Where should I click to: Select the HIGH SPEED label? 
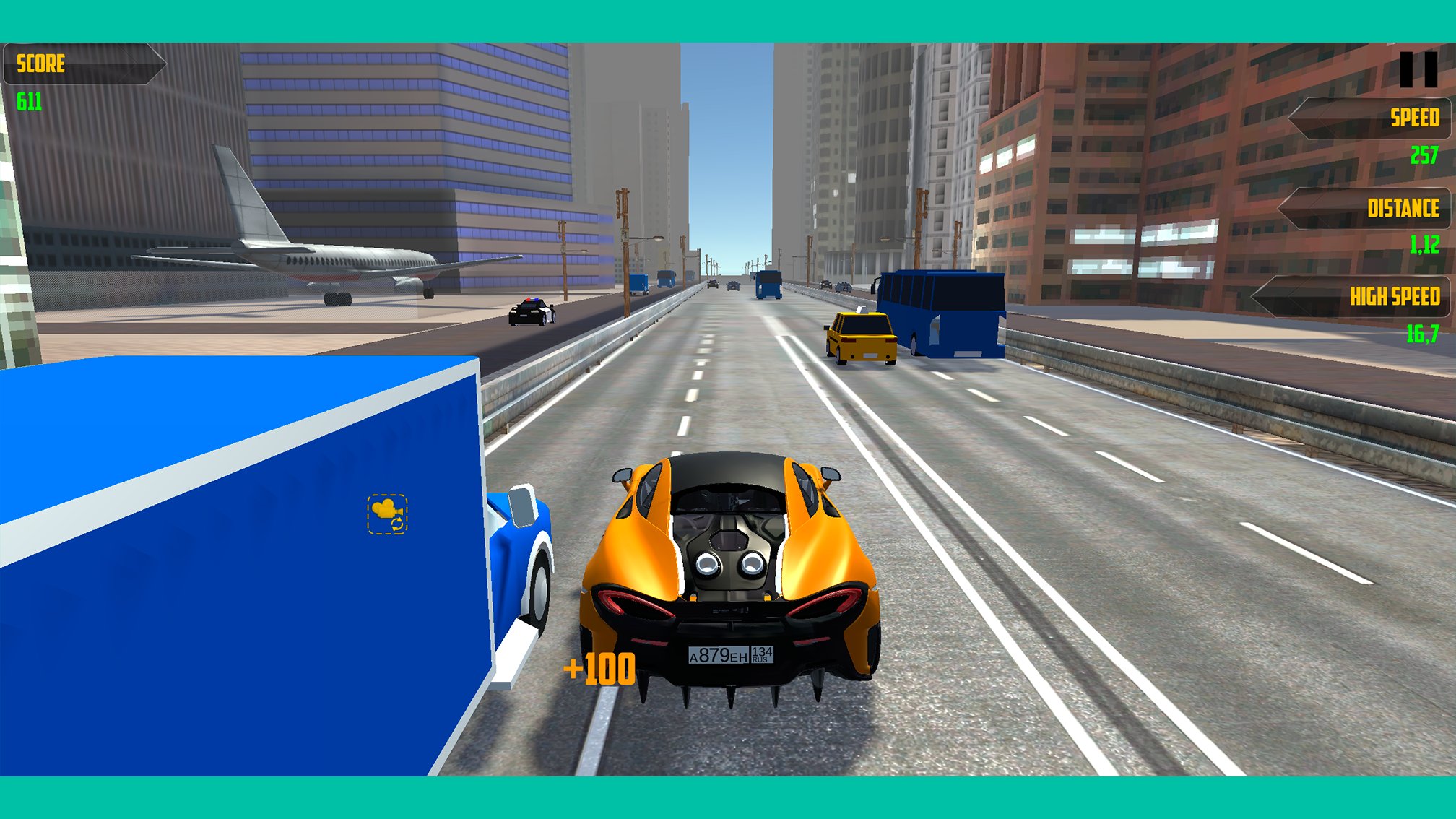click(x=1394, y=297)
